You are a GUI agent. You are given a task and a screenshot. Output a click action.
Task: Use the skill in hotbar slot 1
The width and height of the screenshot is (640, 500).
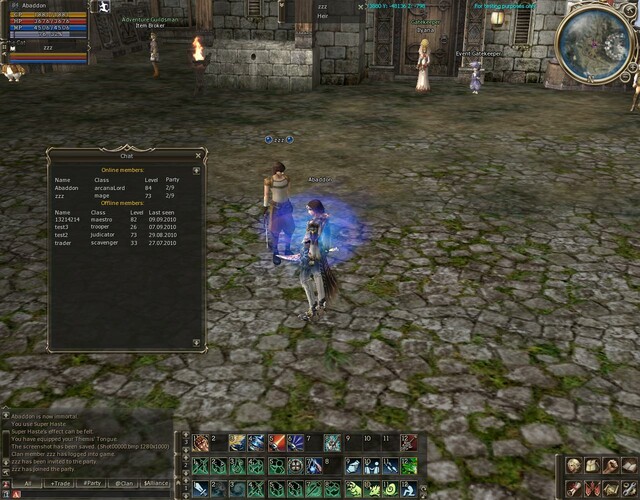click(x=201, y=442)
